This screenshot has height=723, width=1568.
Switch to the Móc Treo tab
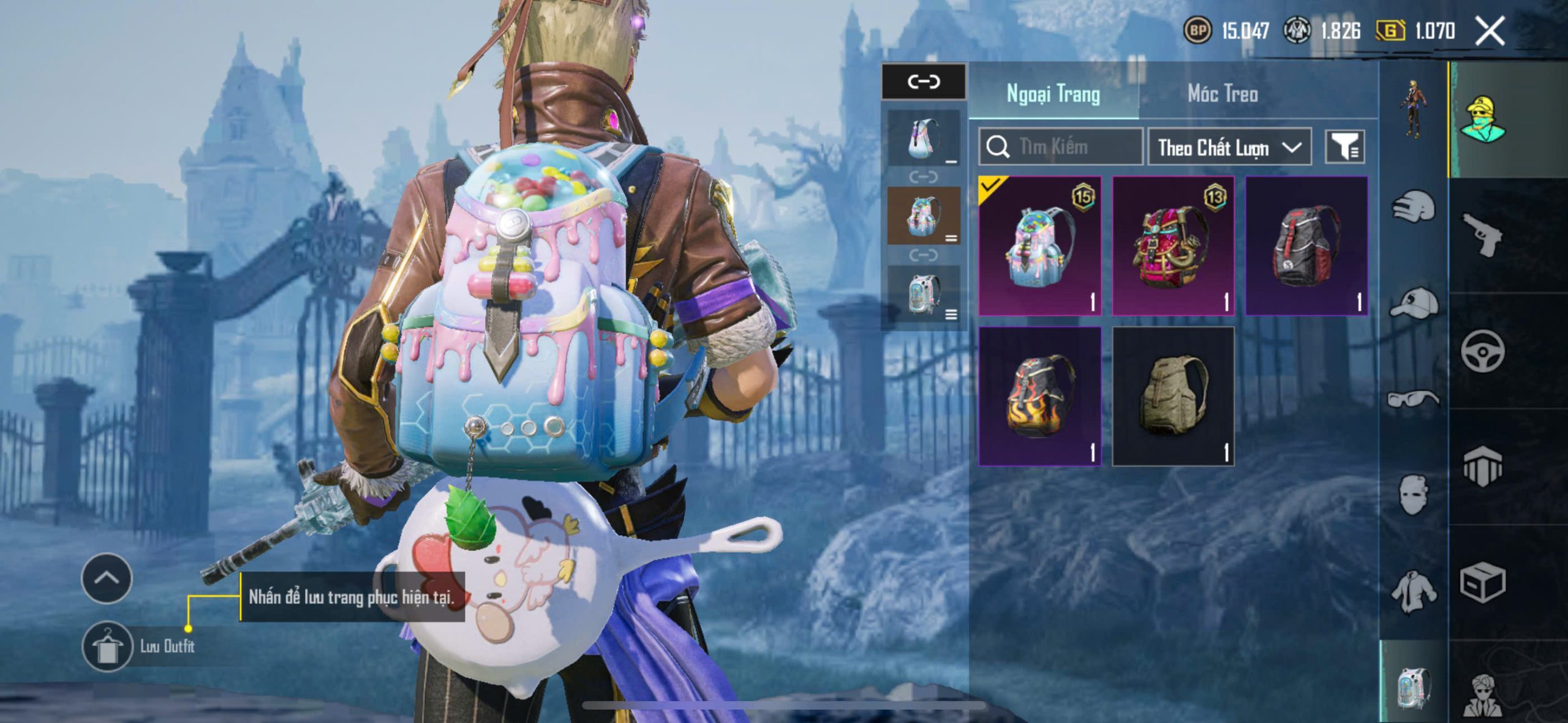[1223, 94]
